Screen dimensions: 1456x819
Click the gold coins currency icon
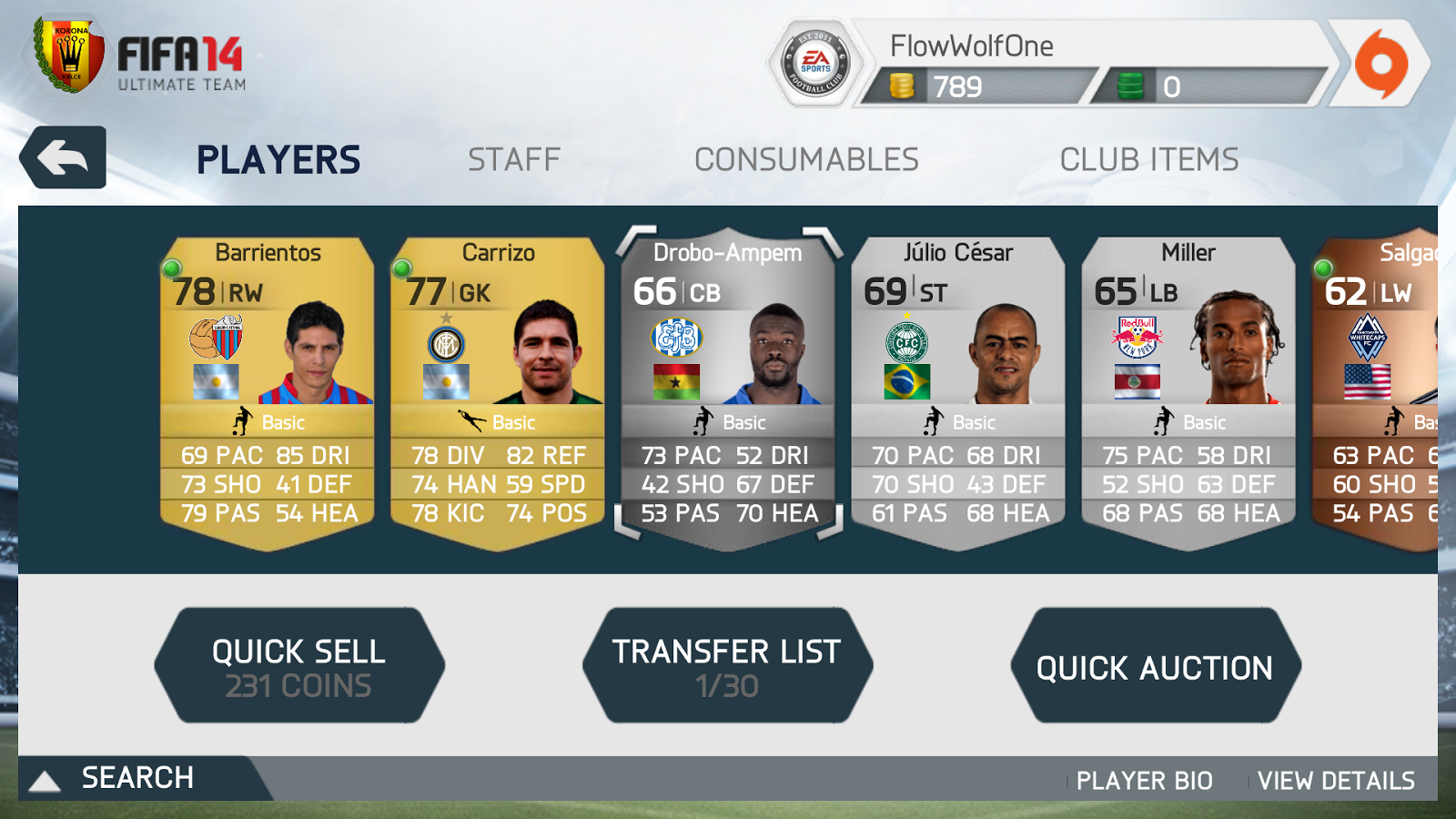point(901,84)
